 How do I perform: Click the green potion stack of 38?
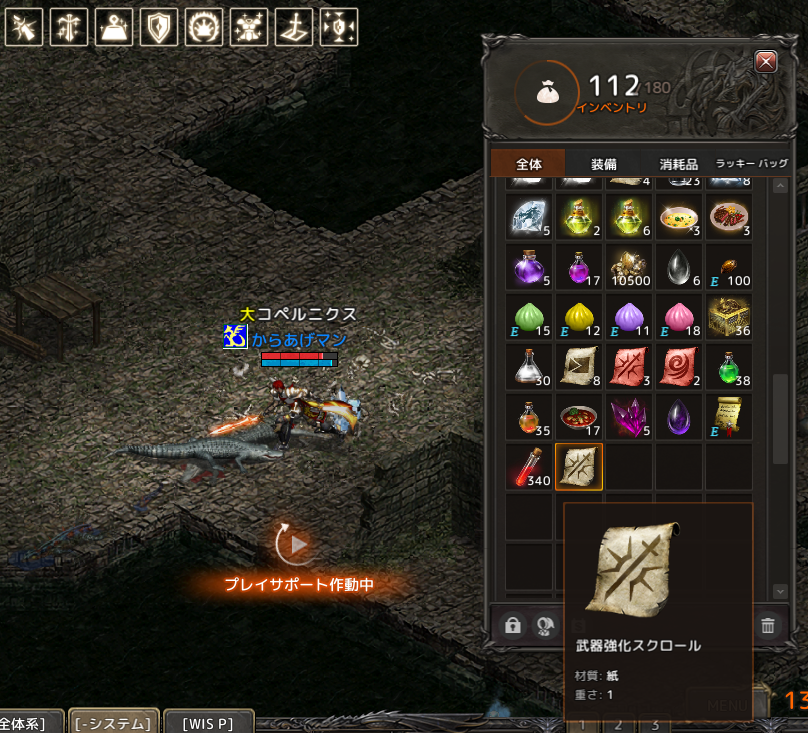(x=729, y=367)
